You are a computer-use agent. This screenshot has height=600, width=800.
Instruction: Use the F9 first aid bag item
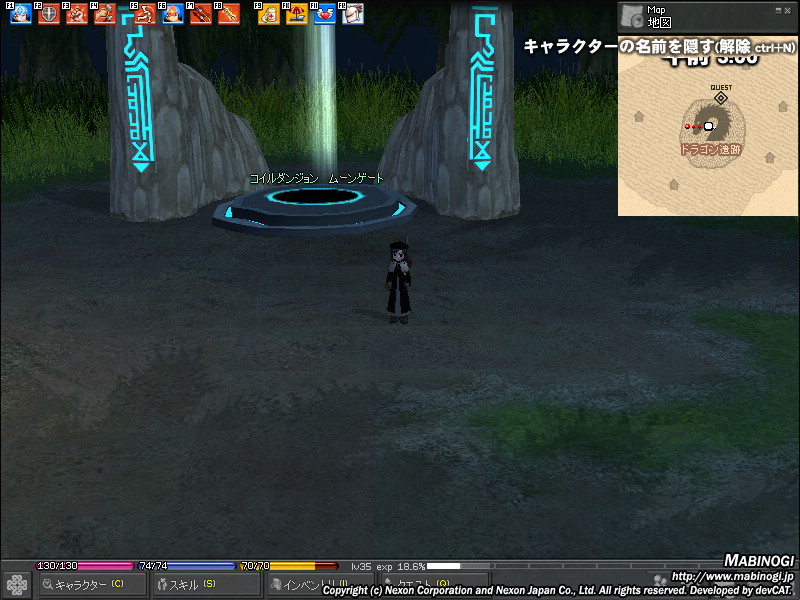click(x=268, y=14)
